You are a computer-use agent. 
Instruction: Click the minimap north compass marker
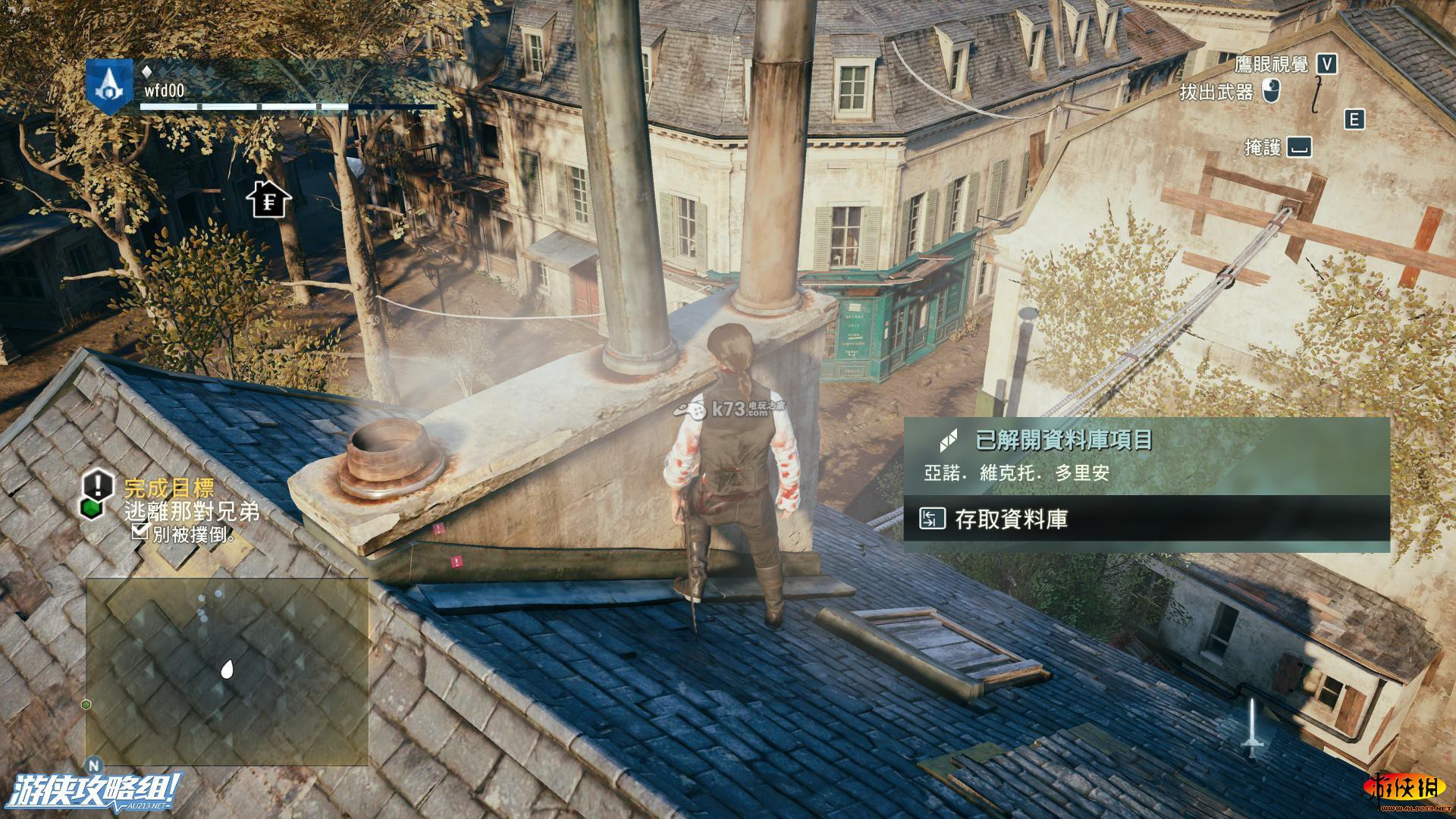pos(95,763)
